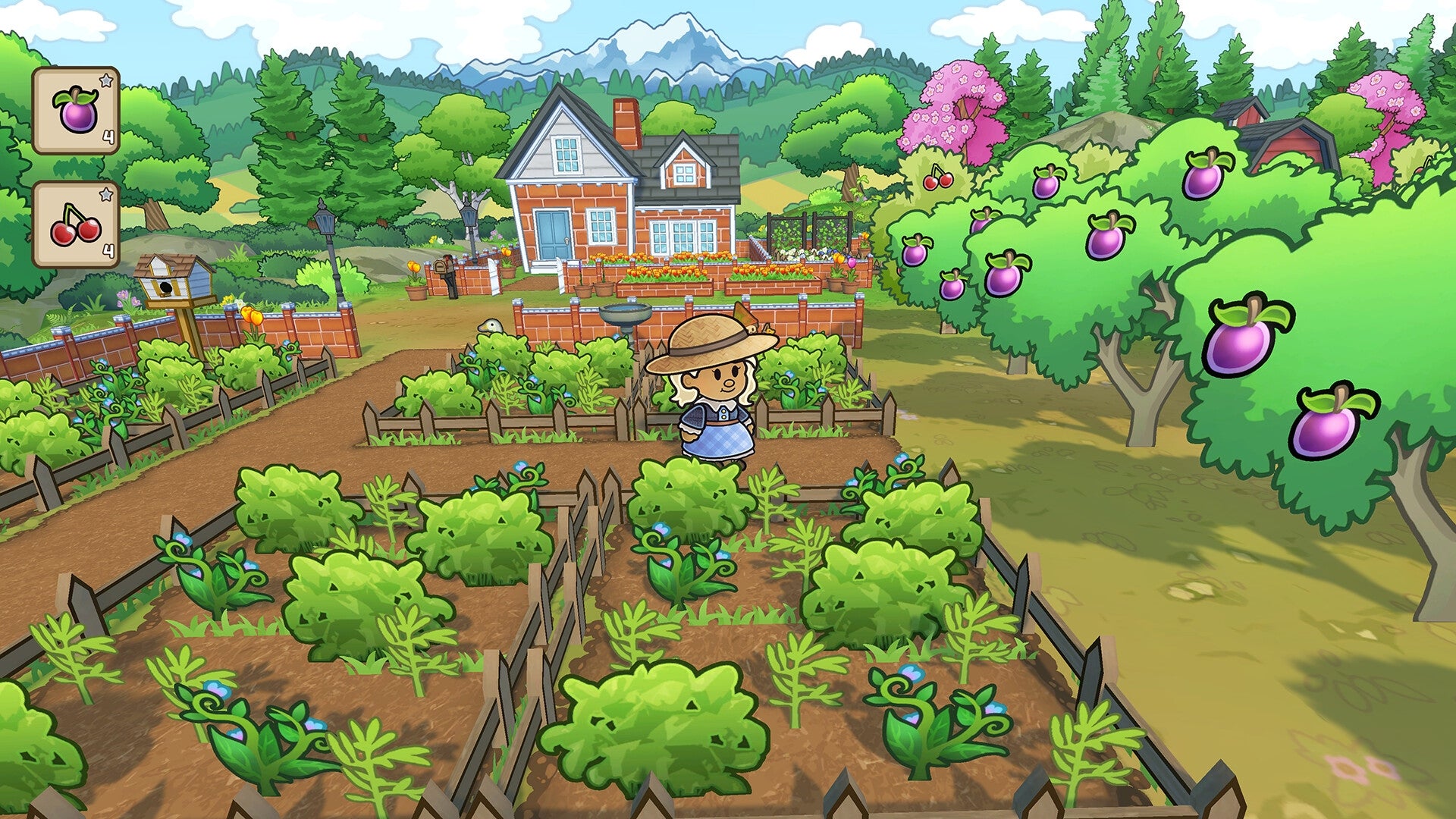This screenshot has height=819, width=1456.
Task: Click the quantity counter on the plum slot
Action: pos(108,136)
